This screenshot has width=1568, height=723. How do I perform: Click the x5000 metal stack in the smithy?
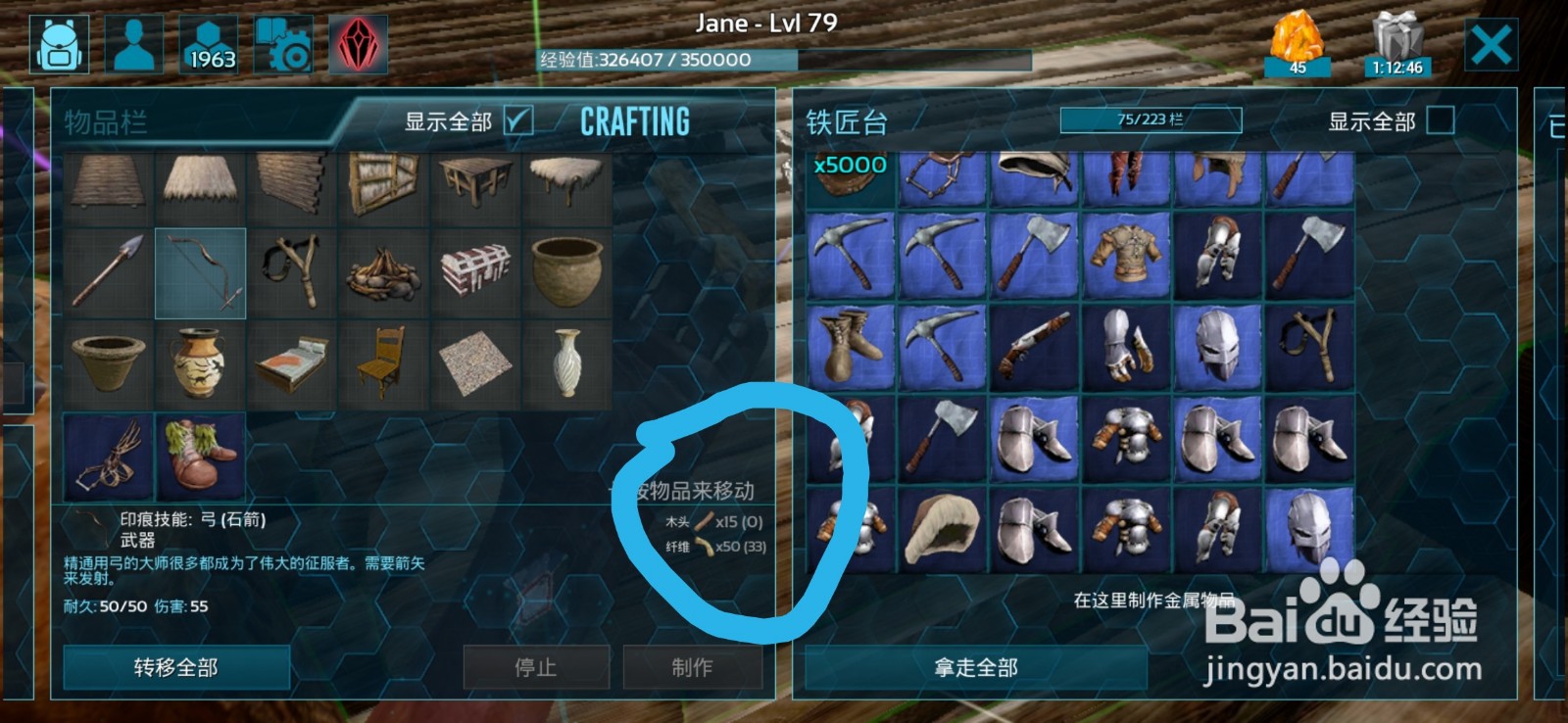pos(849,181)
